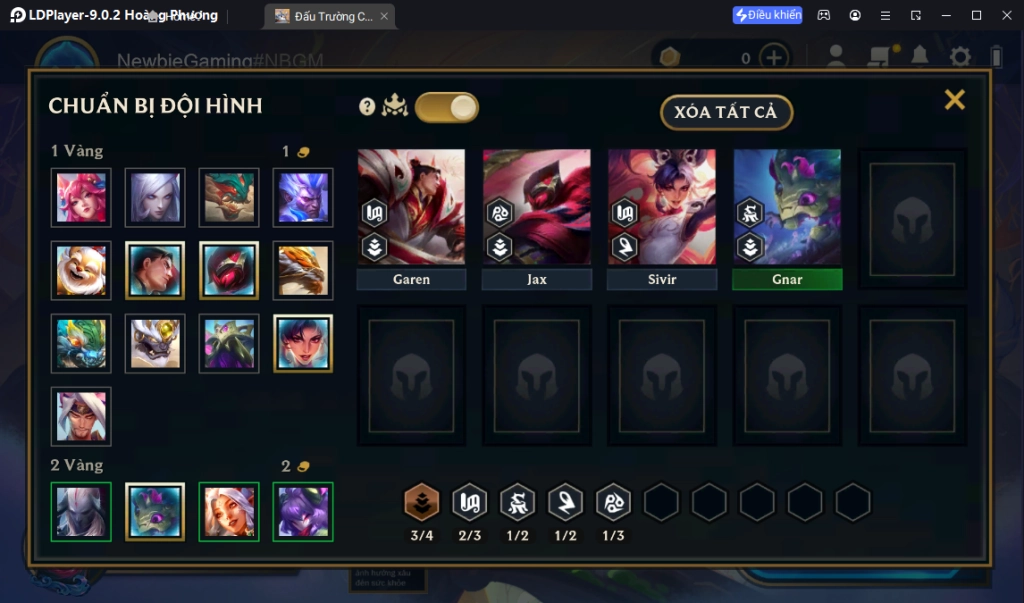Choose the white-bearded 1-gold champion portrait

81,270
